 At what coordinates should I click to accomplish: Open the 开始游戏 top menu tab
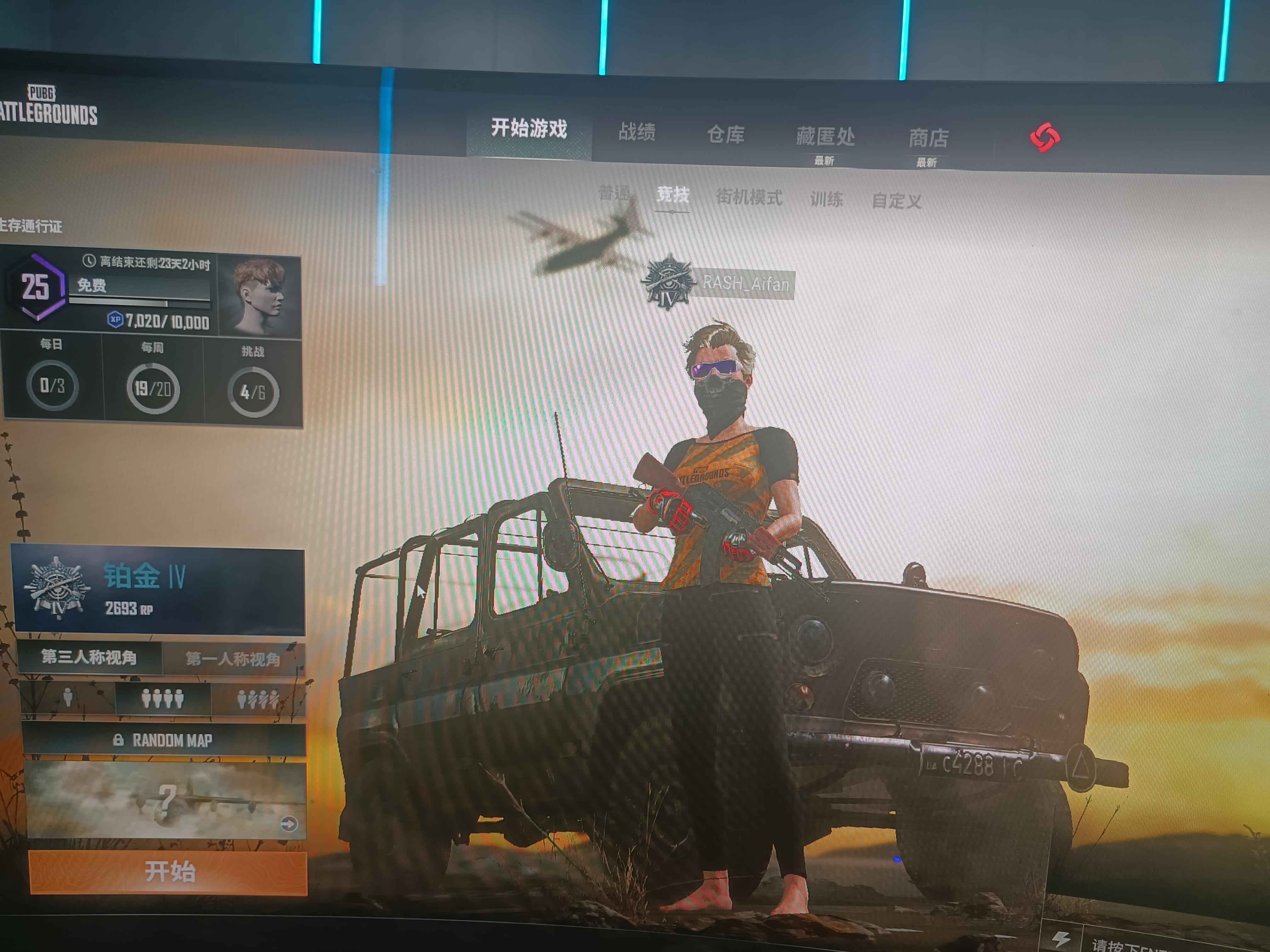(529, 128)
